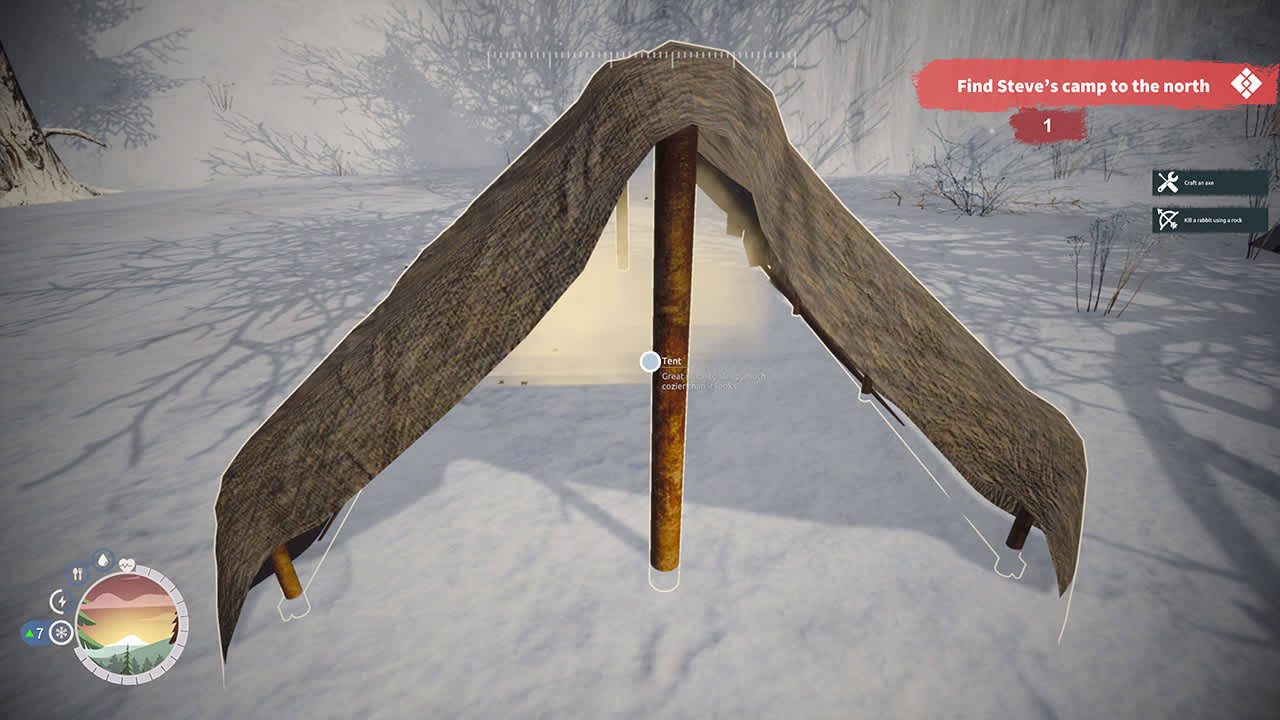1280x720 pixels.
Task: Select the thirst water-drop icon
Action: pos(103,559)
